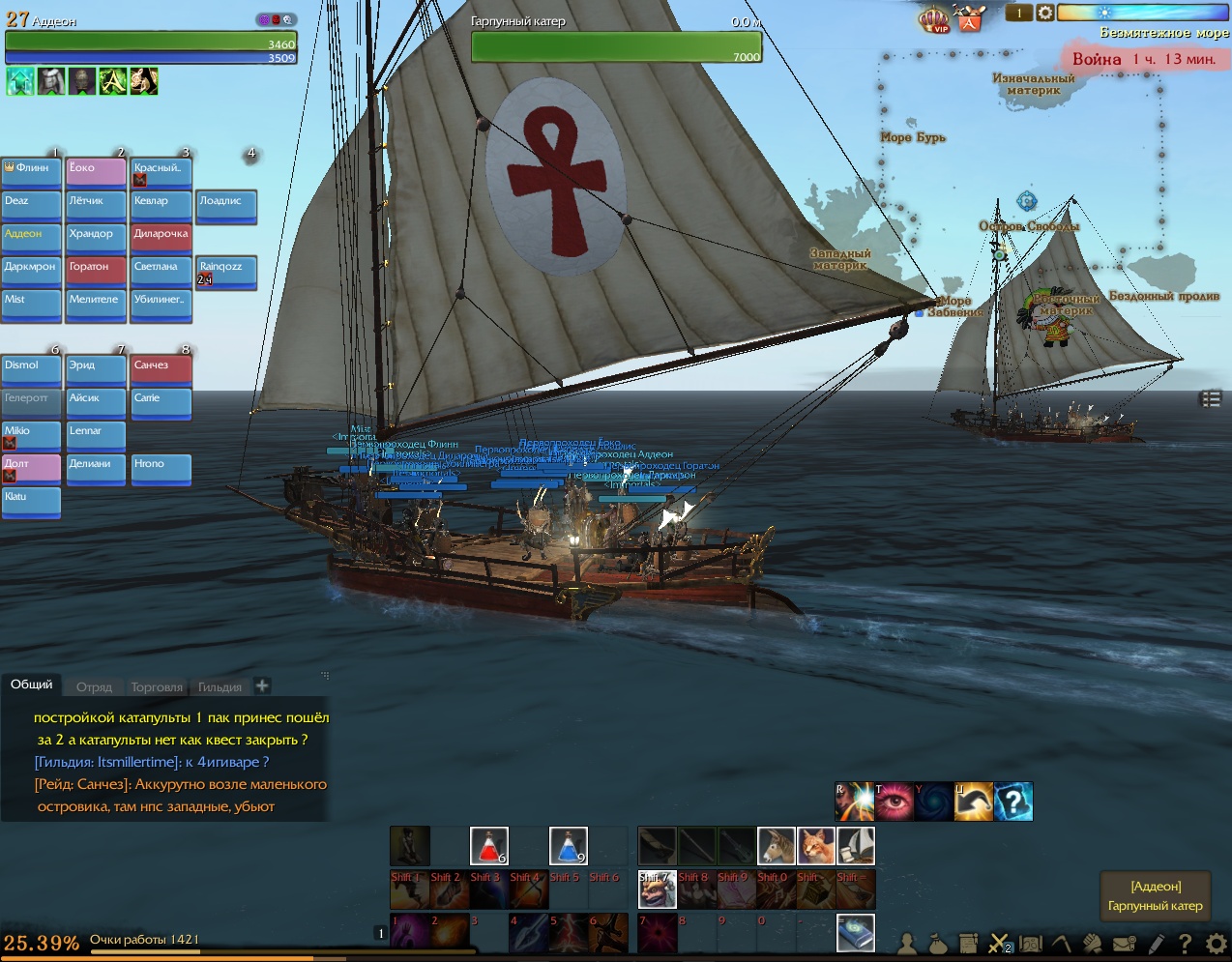Viewport: 1232px width, 962px height.
Task: Summon the donkey mount
Action: tap(776, 846)
